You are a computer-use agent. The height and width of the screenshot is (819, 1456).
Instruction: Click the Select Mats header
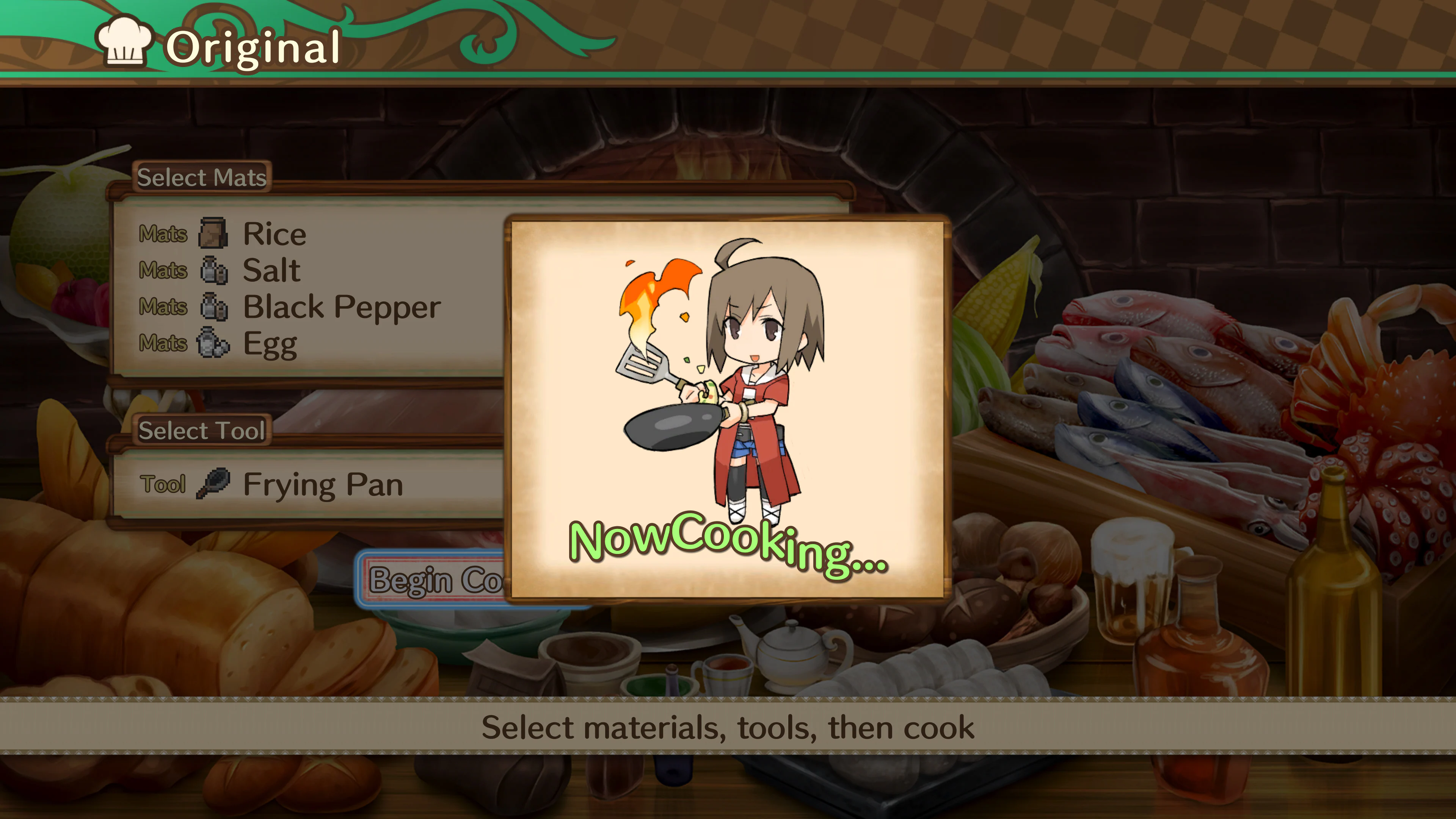point(202,177)
